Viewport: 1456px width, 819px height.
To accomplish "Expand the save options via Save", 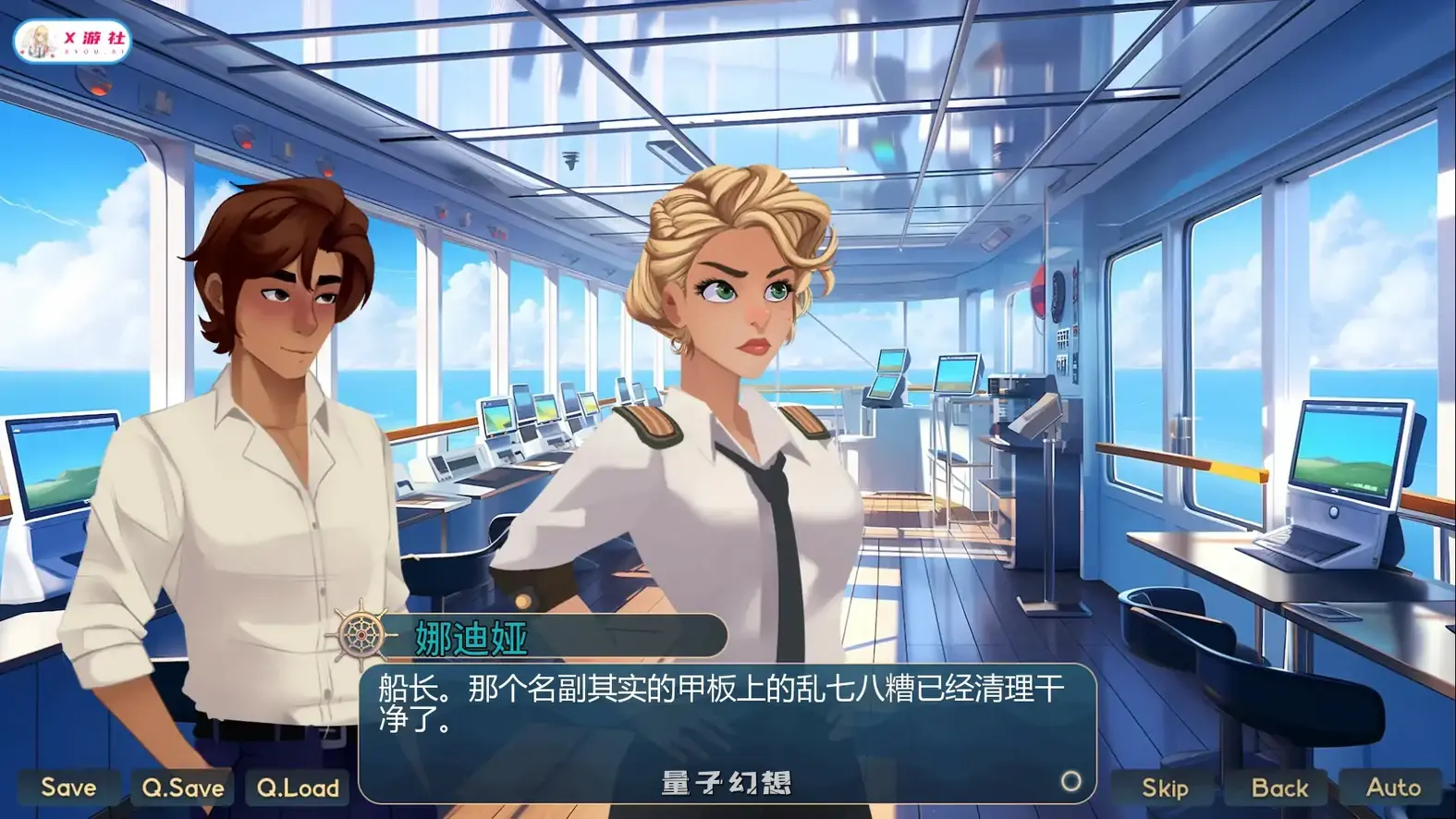I will (67, 788).
